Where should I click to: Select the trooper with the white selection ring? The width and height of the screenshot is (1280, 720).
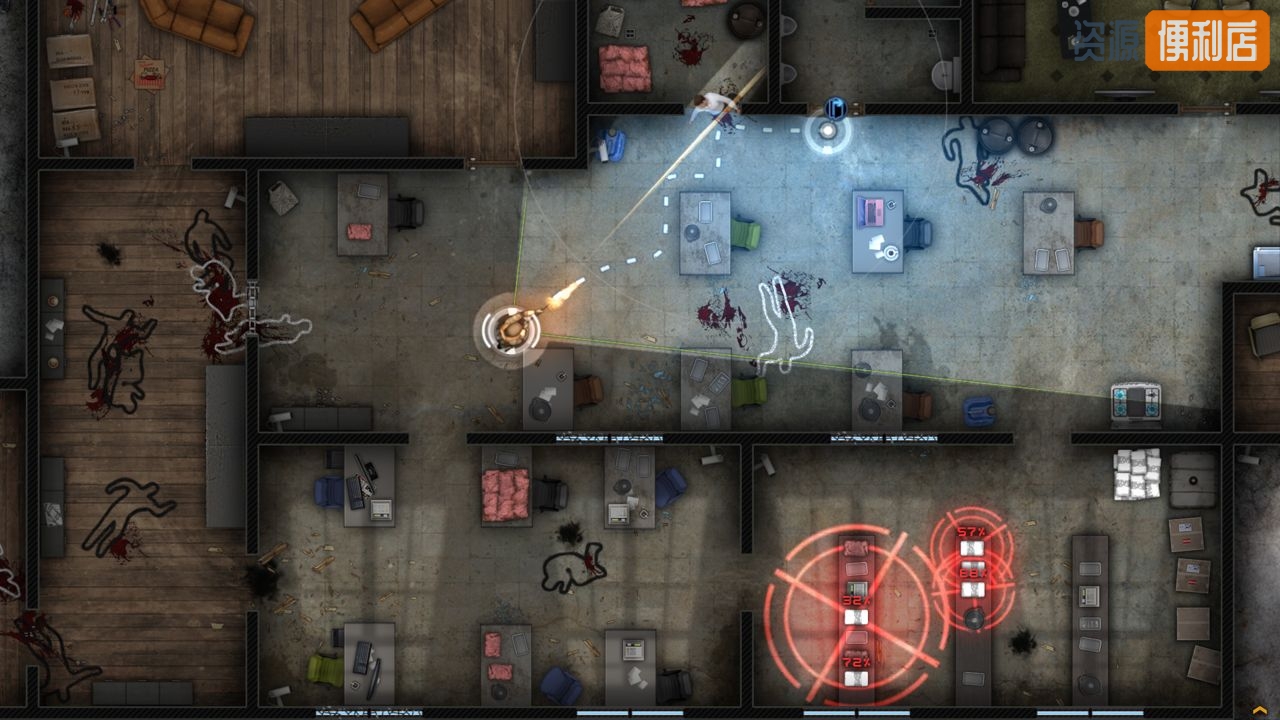click(512, 327)
